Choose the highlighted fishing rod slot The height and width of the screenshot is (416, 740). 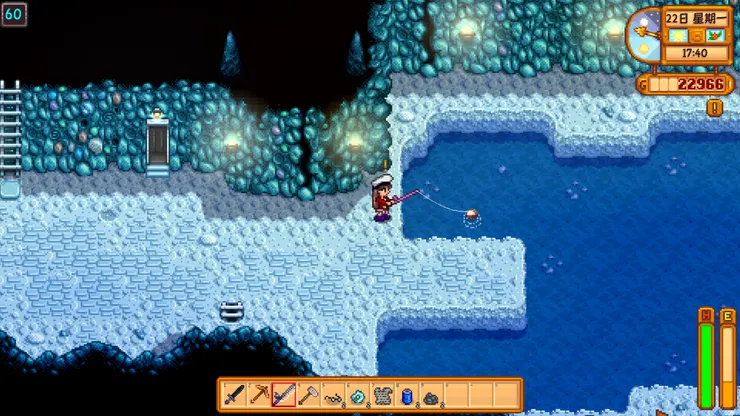284,394
